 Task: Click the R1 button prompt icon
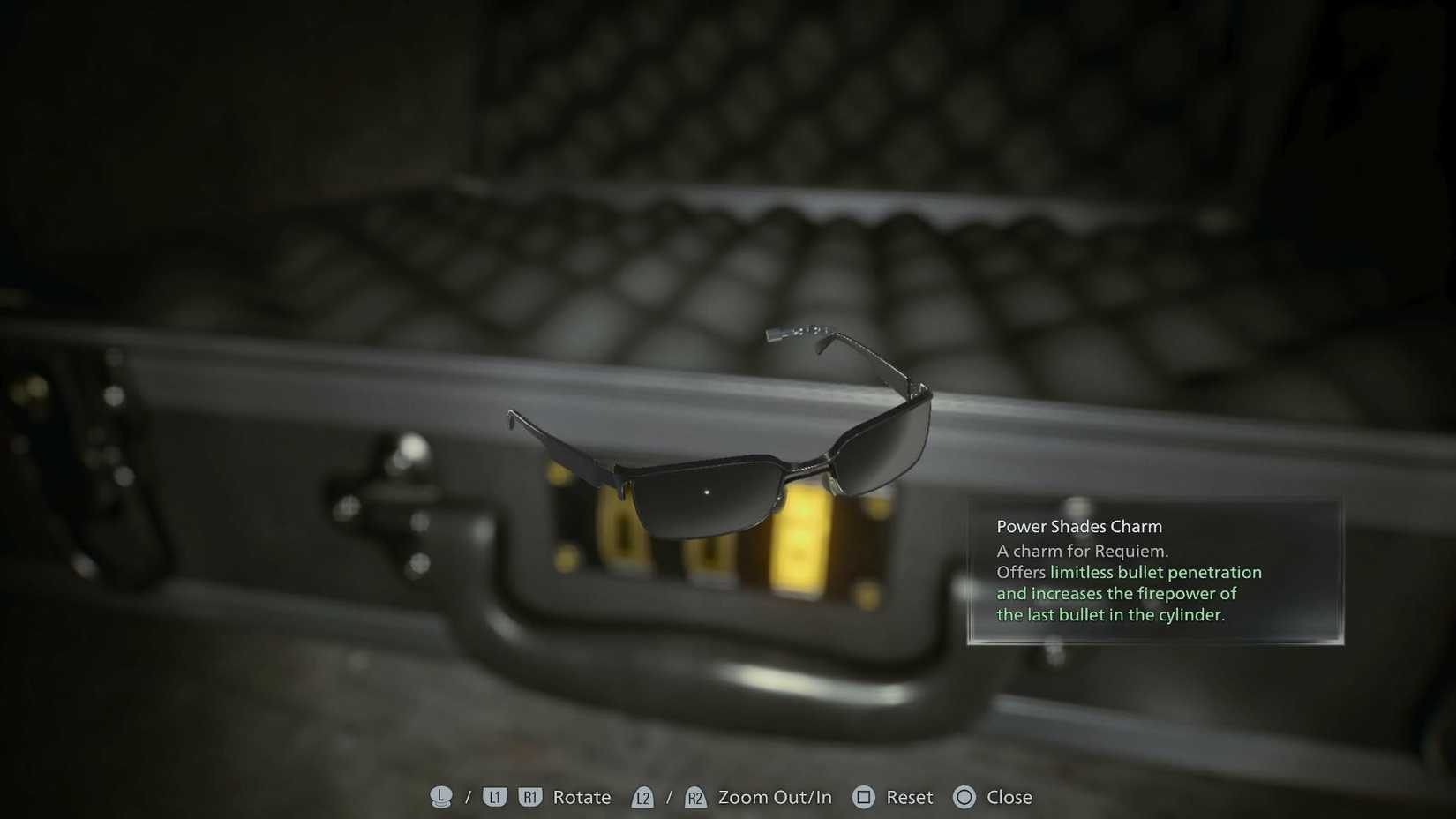pyautogui.click(x=529, y=797)
